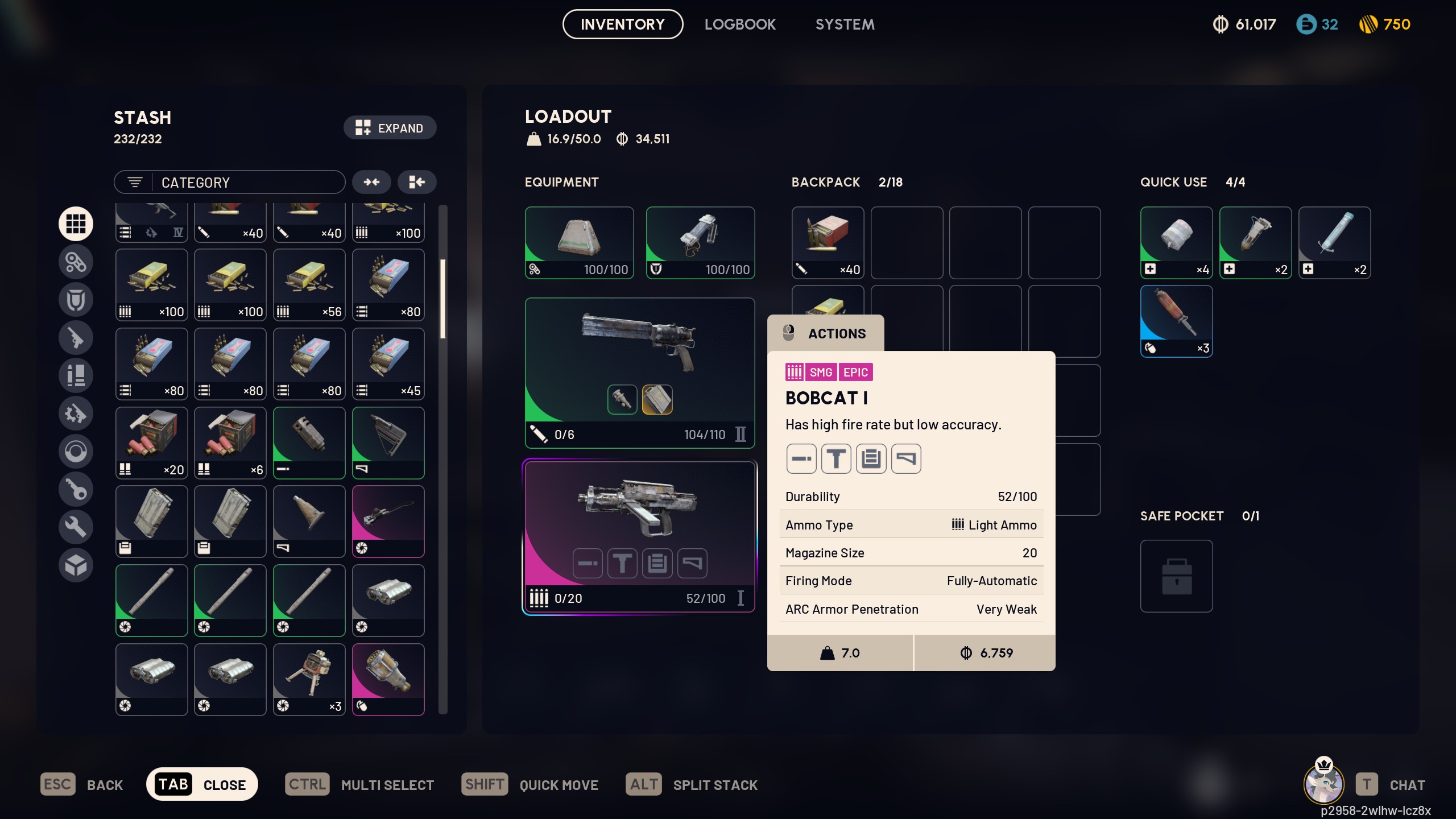Filter stash by the weapons category icon
This screenshot has height=819, width=1456.
(x=76, y=338)
